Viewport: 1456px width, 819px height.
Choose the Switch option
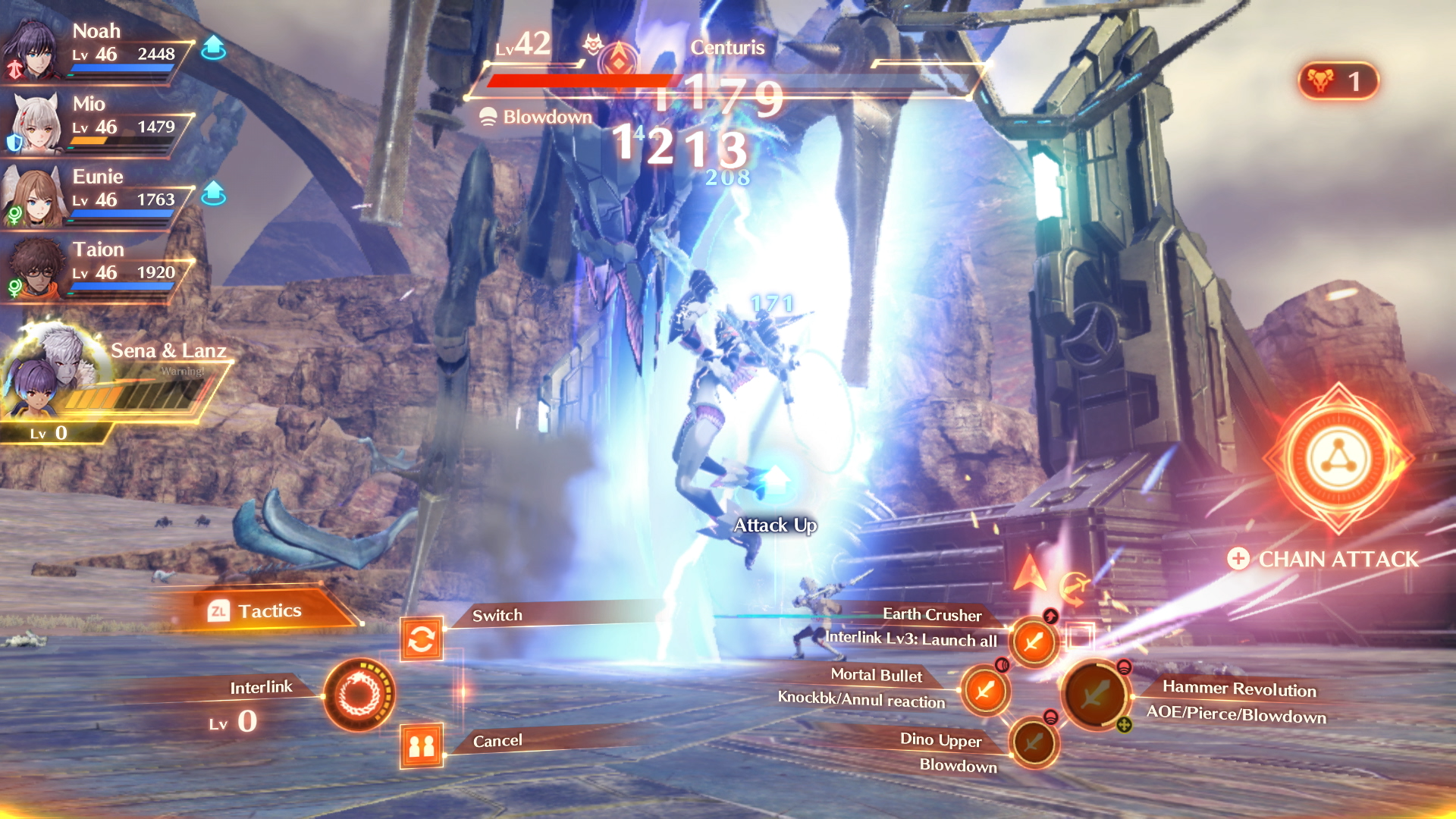pyautogui.click(x=497, y=615)
